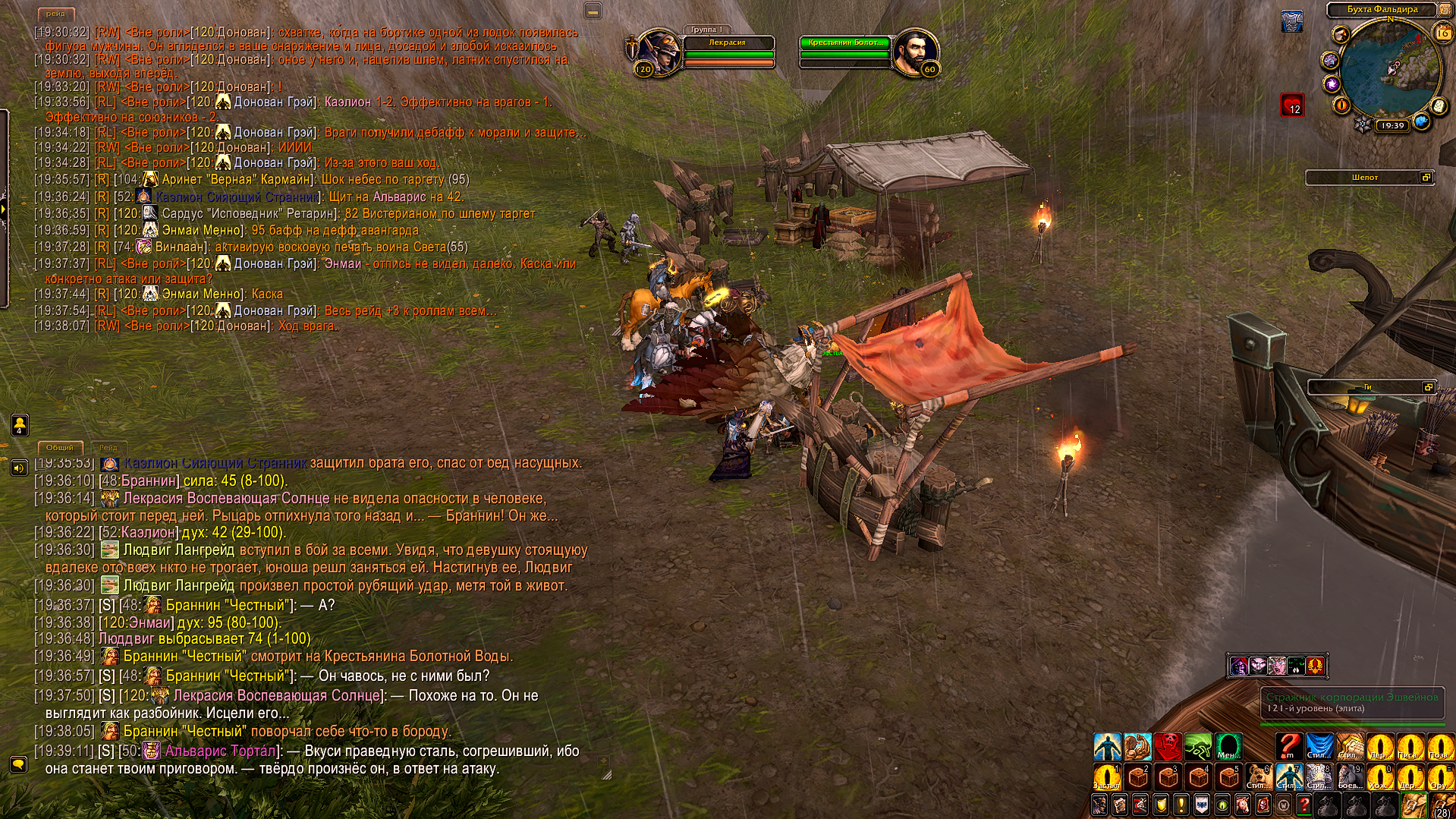Select the Лекрасия player portrait
Screen dimensions: 1456x819
(658, 53)
